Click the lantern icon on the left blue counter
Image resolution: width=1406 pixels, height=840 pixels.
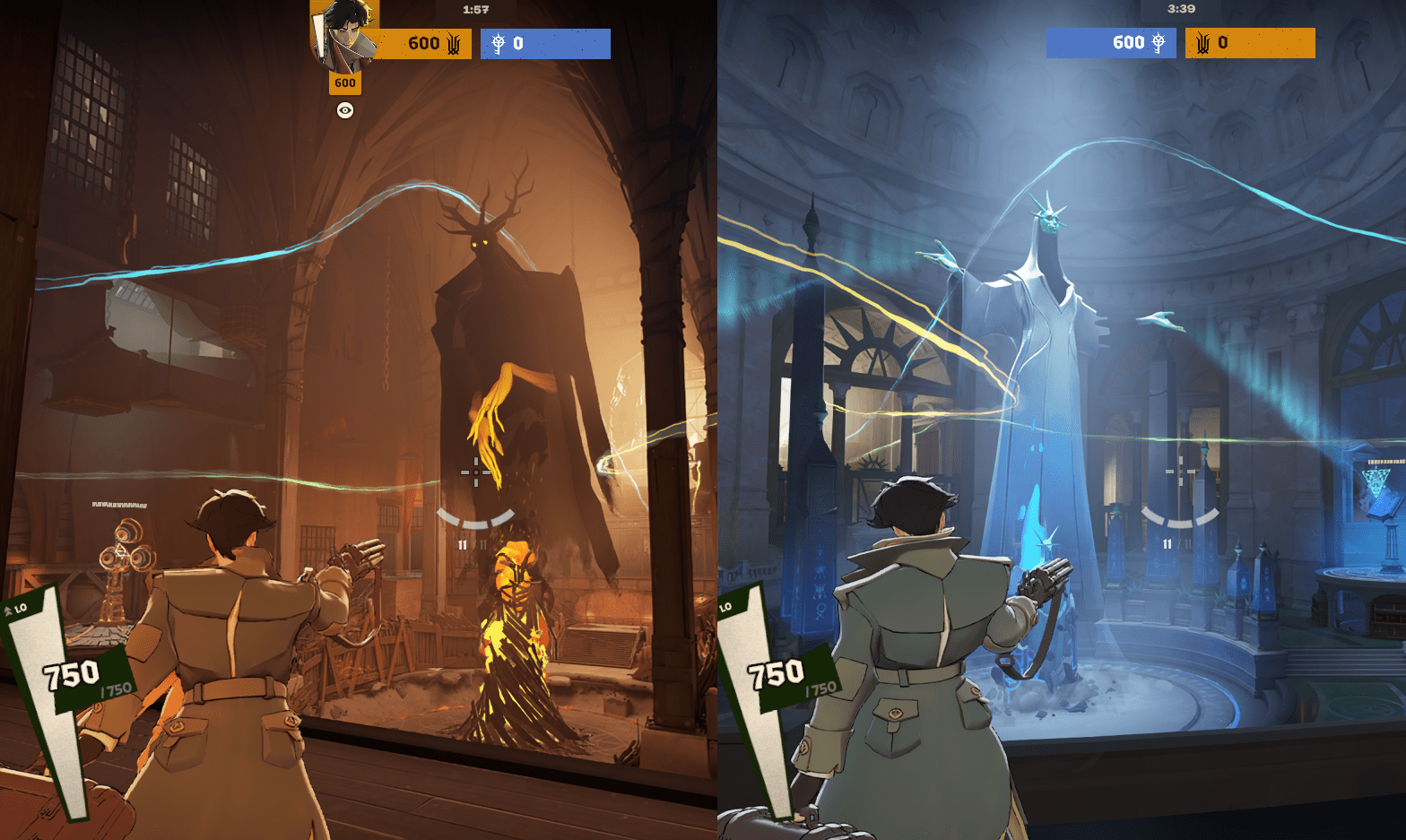click(x=498, y=43)
